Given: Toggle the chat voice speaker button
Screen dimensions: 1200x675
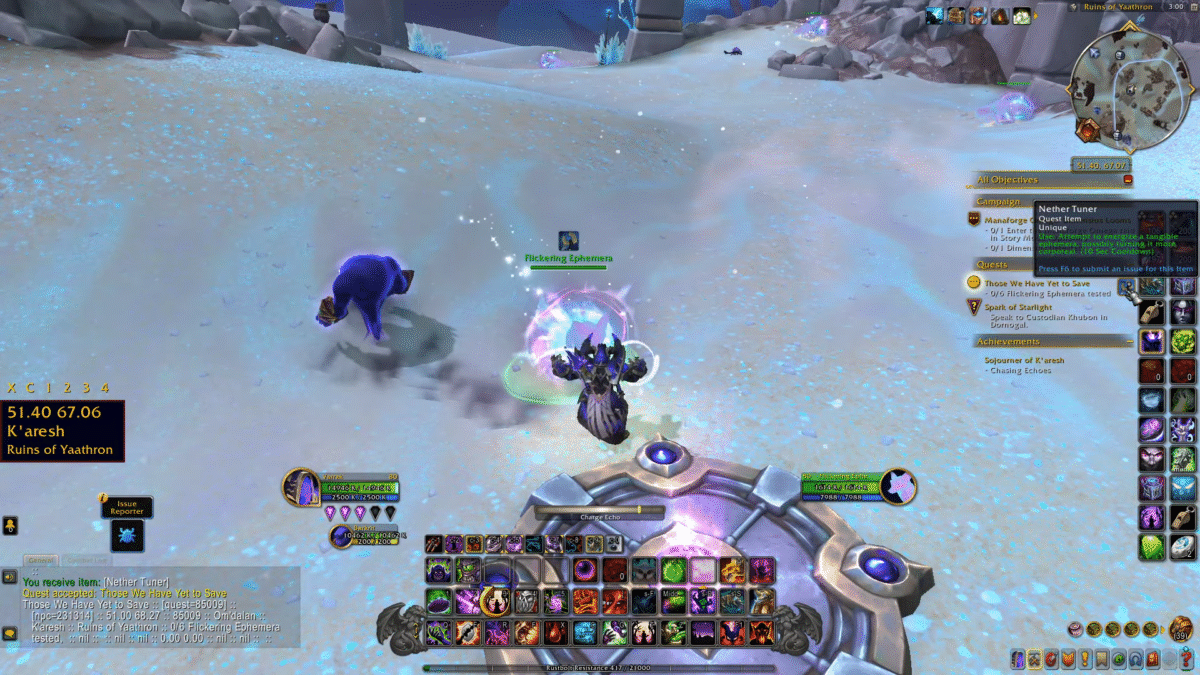Looking at the screenshot, I should [10, 577].
